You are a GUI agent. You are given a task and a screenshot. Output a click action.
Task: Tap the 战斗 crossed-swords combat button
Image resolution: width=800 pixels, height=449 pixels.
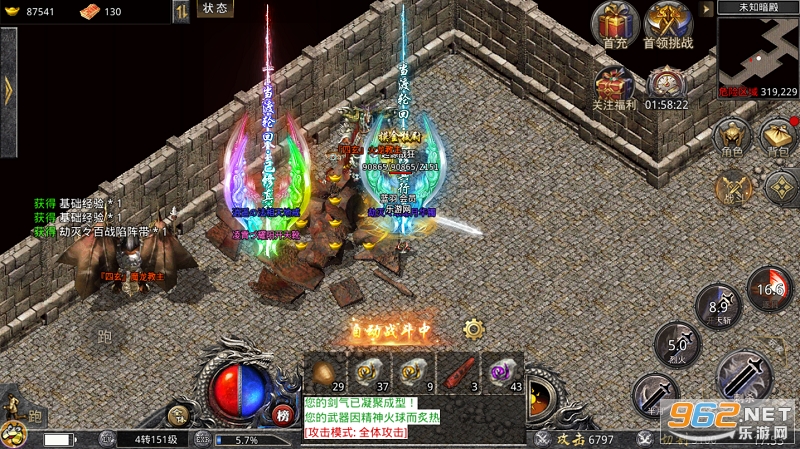736,186
